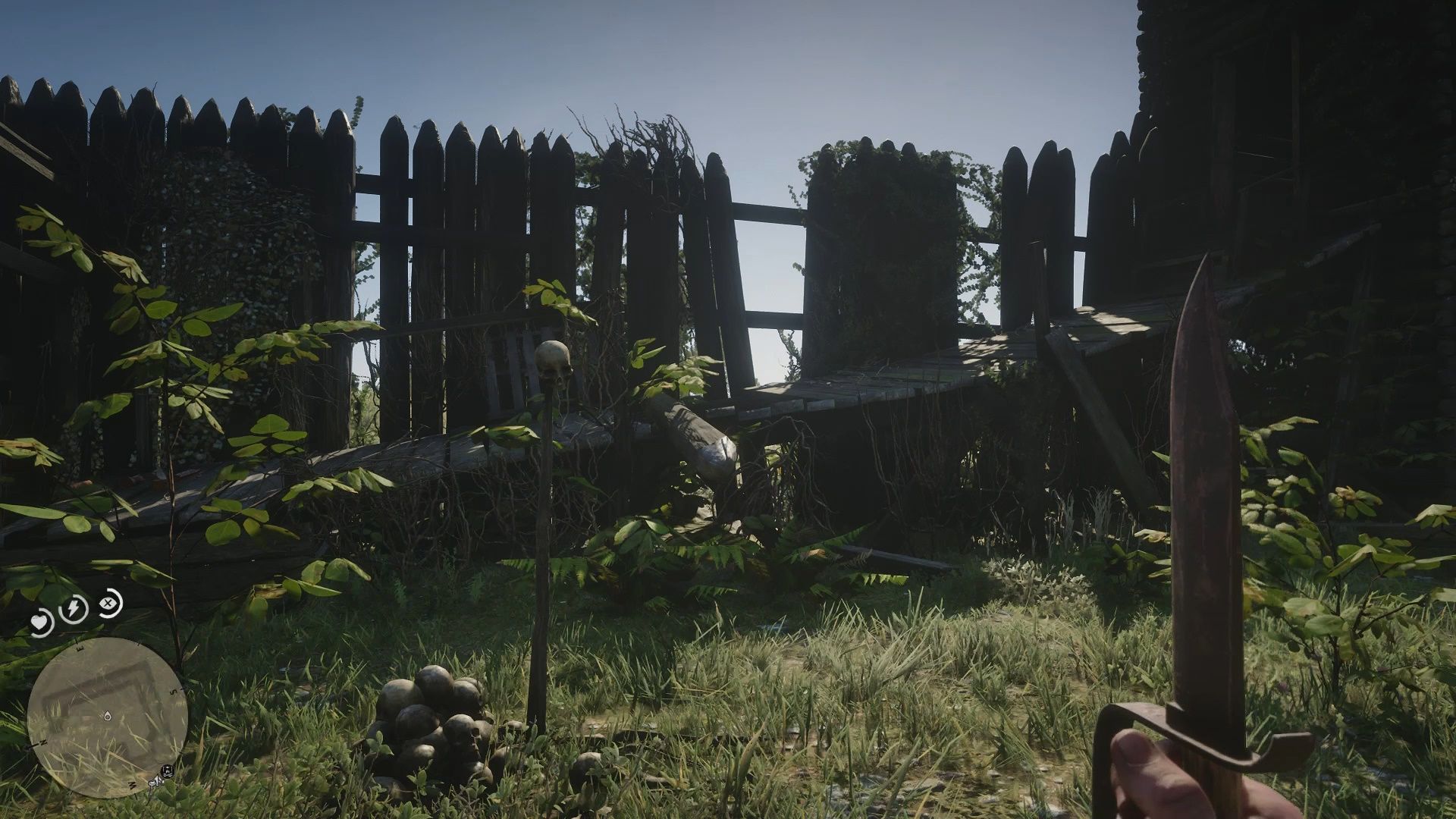The image size is (1456, 819).
Task: Click the small waypoint marker near minimap edge
Action: coord(154,783)
